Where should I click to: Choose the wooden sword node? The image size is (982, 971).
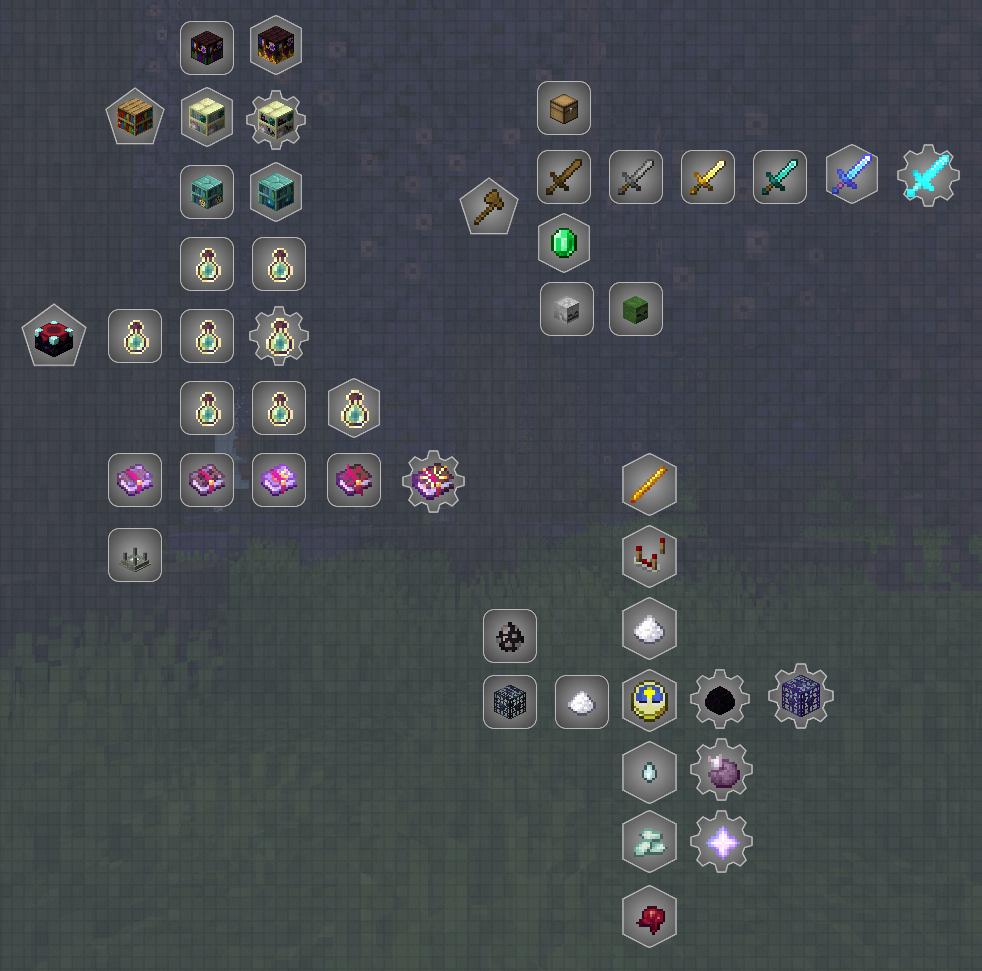click(564, 177)
